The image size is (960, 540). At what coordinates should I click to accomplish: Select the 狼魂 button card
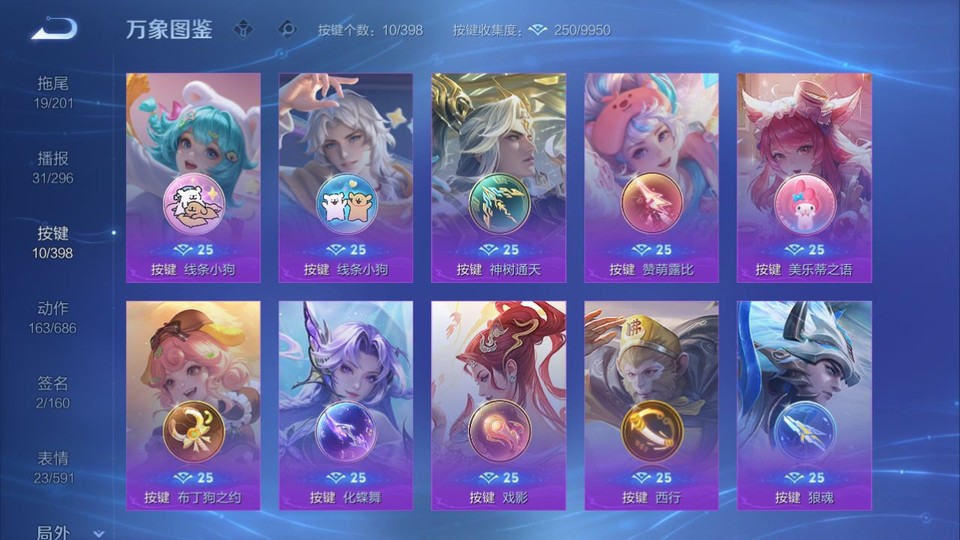coord(804,405)
